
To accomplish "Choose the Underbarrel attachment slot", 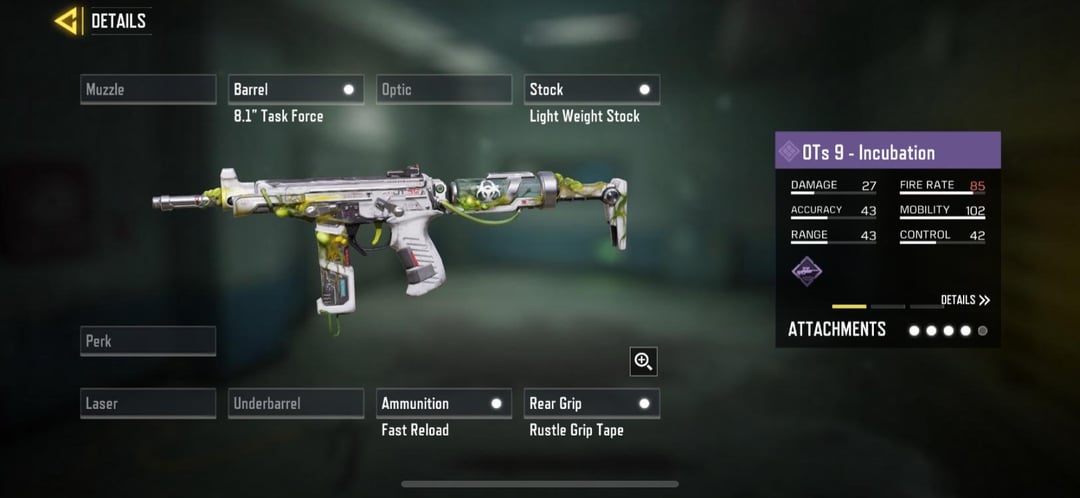I will [x=296, y=403].
